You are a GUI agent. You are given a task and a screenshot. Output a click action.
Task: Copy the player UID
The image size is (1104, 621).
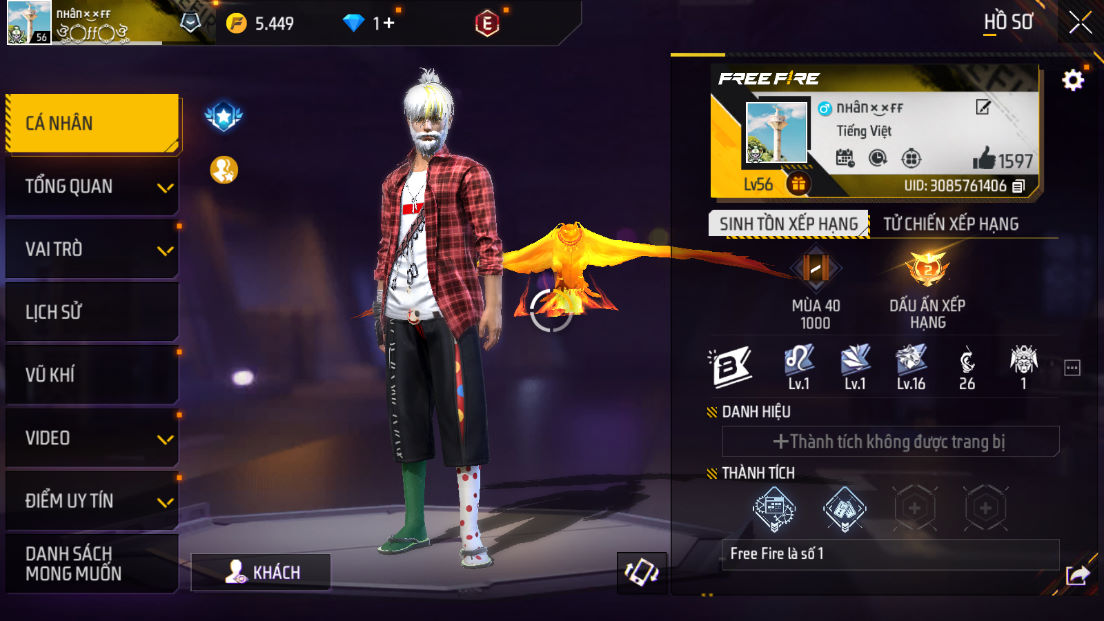pos(1019,186)
